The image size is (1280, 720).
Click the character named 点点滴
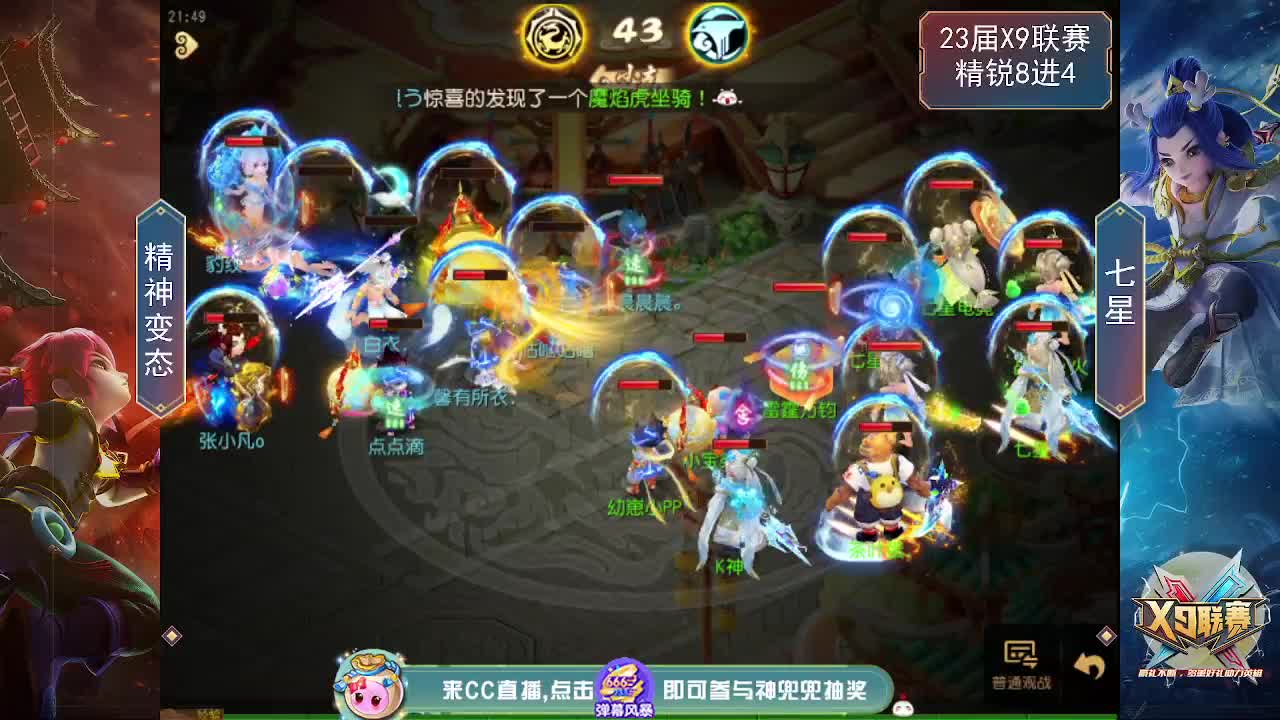tap(398, 420)
